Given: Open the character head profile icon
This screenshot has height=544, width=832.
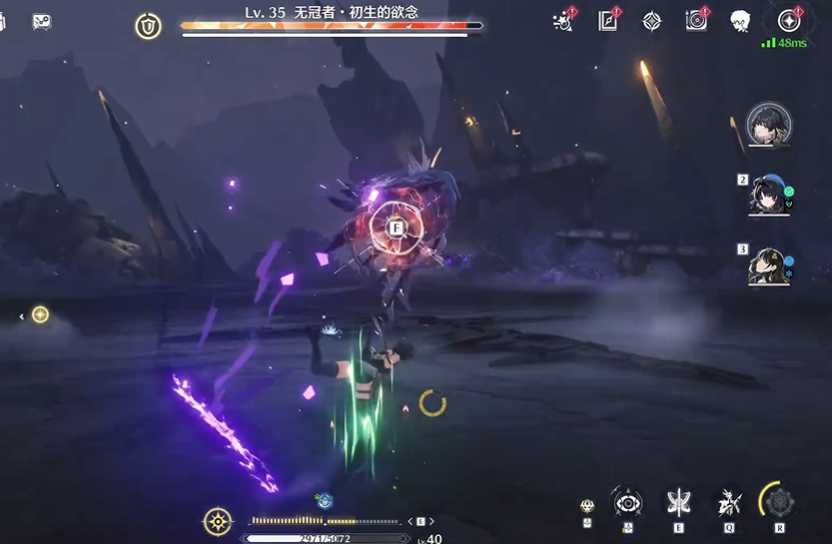Looking at the screenshot, I should (740, 20).
